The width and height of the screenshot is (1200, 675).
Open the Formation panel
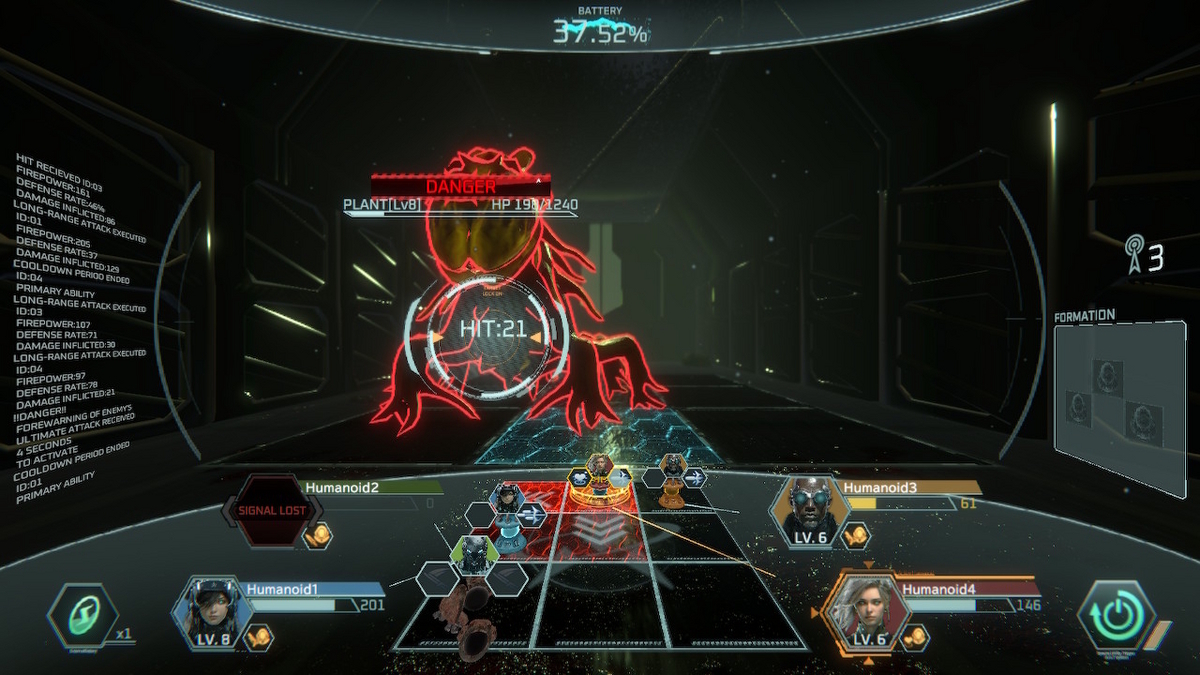click(x=1118, y=405)
